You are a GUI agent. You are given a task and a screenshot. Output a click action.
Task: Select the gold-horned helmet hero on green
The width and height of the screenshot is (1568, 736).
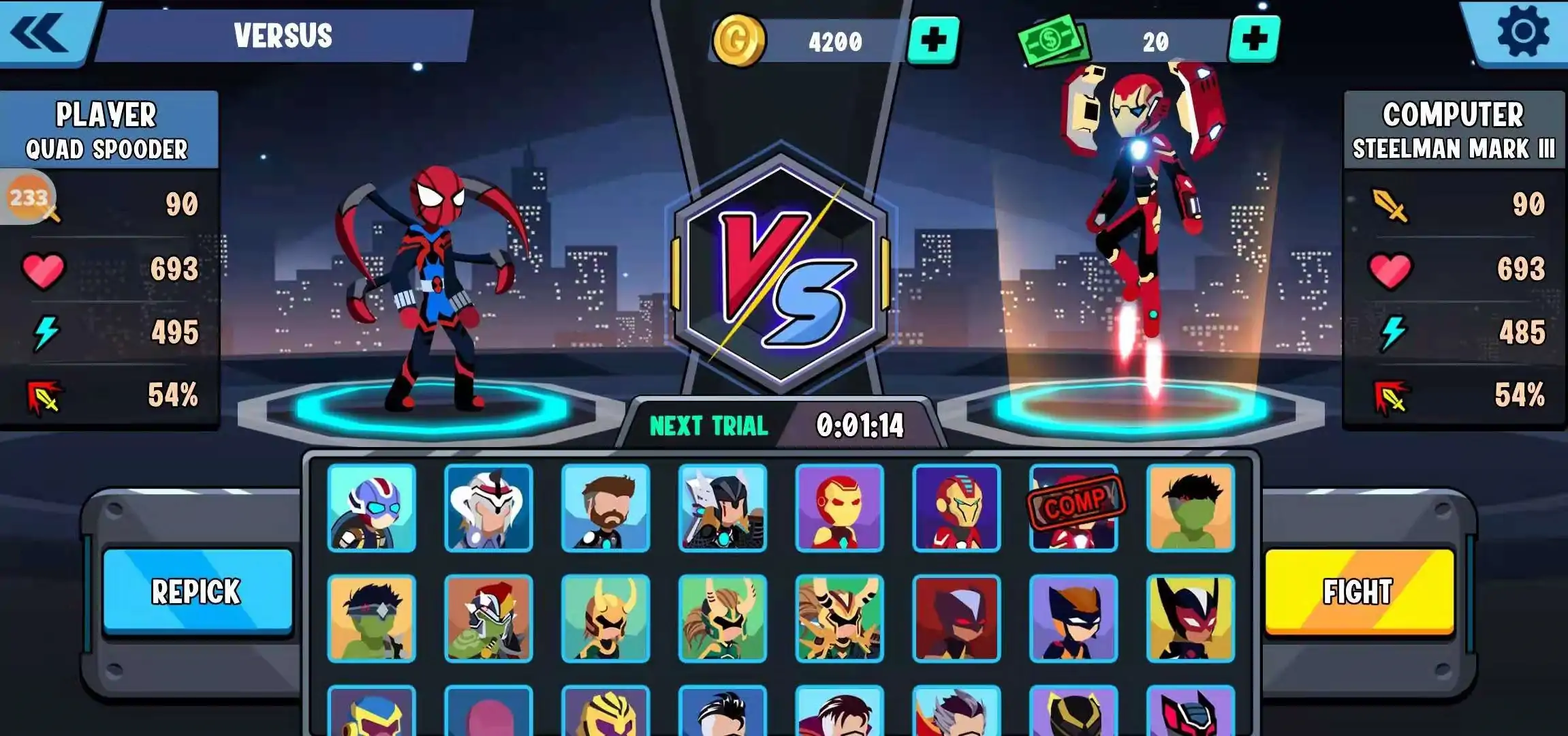(x=606, y=619)
